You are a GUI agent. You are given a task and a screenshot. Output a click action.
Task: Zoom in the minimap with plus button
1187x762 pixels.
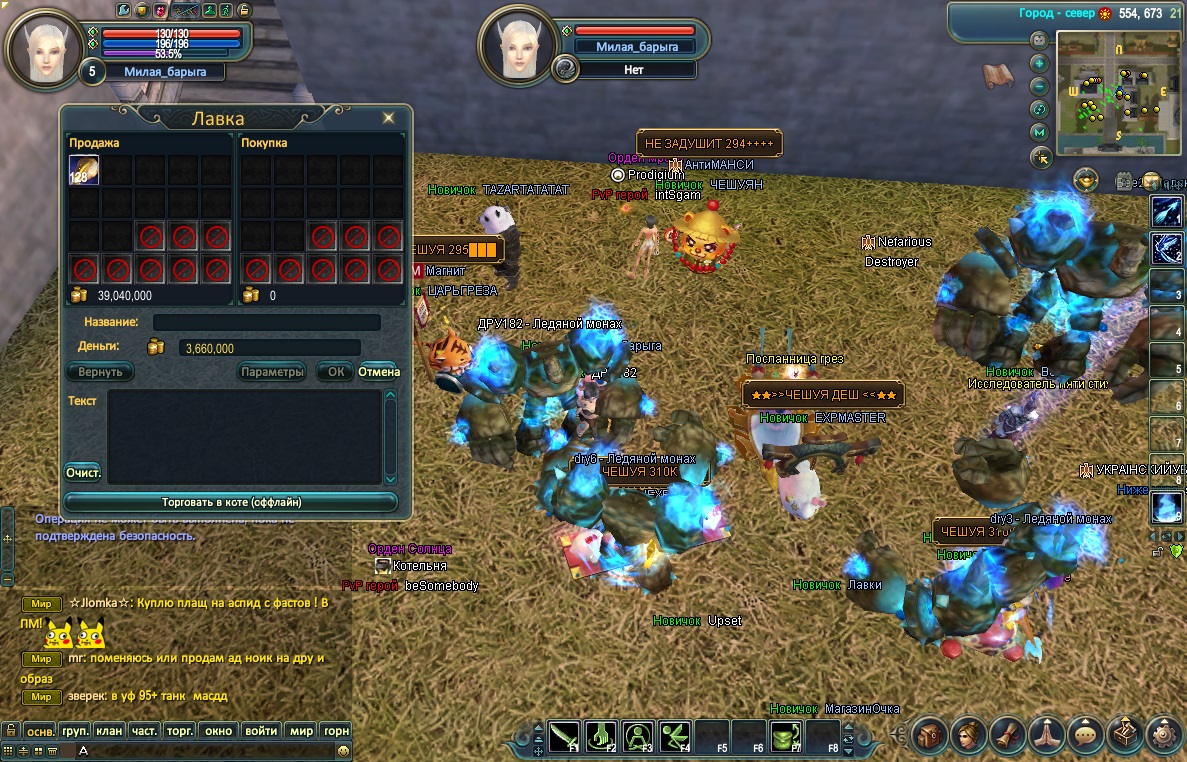[x=1040, y=62]
